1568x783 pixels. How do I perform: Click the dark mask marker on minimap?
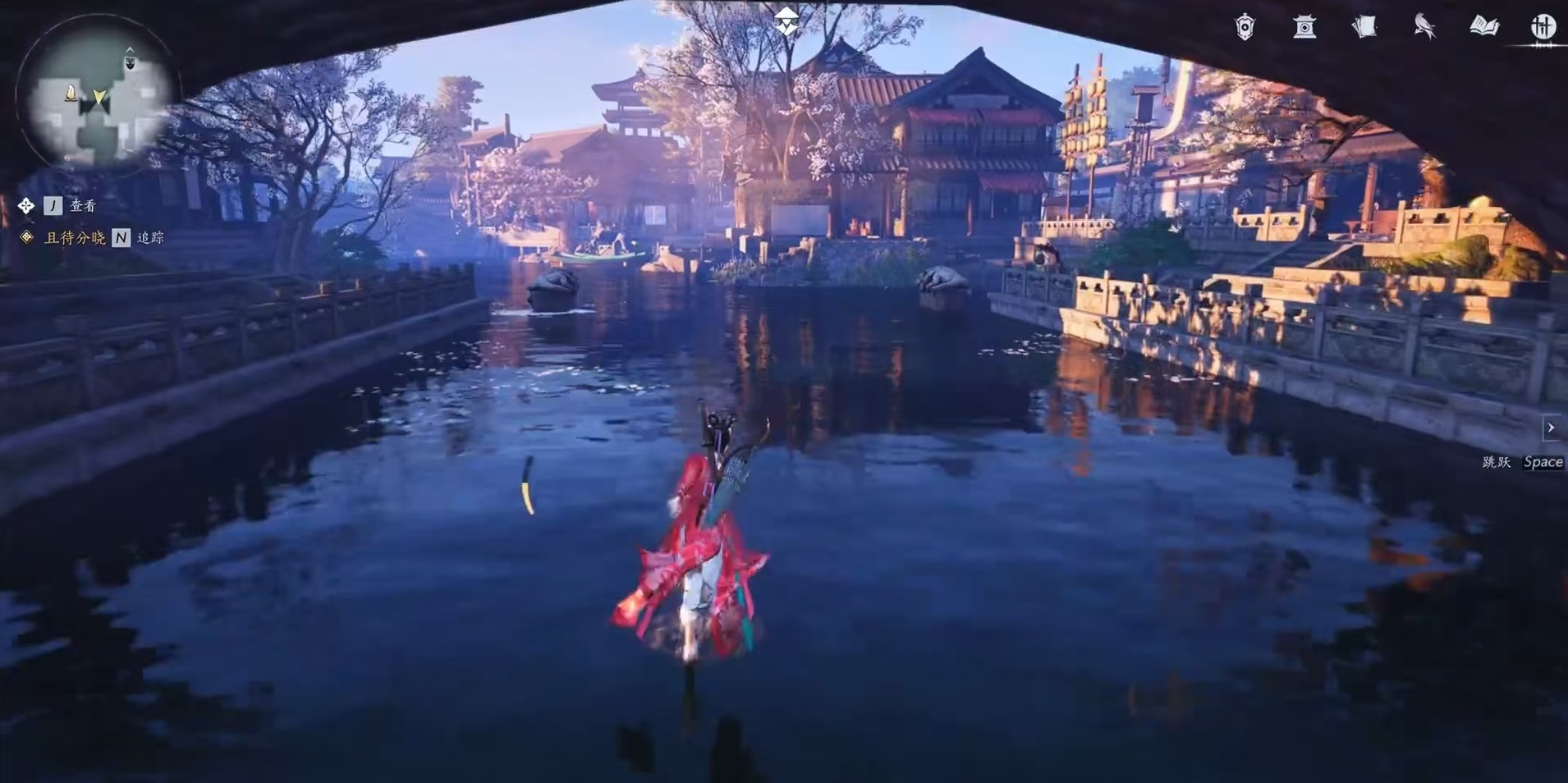(130, 62)
